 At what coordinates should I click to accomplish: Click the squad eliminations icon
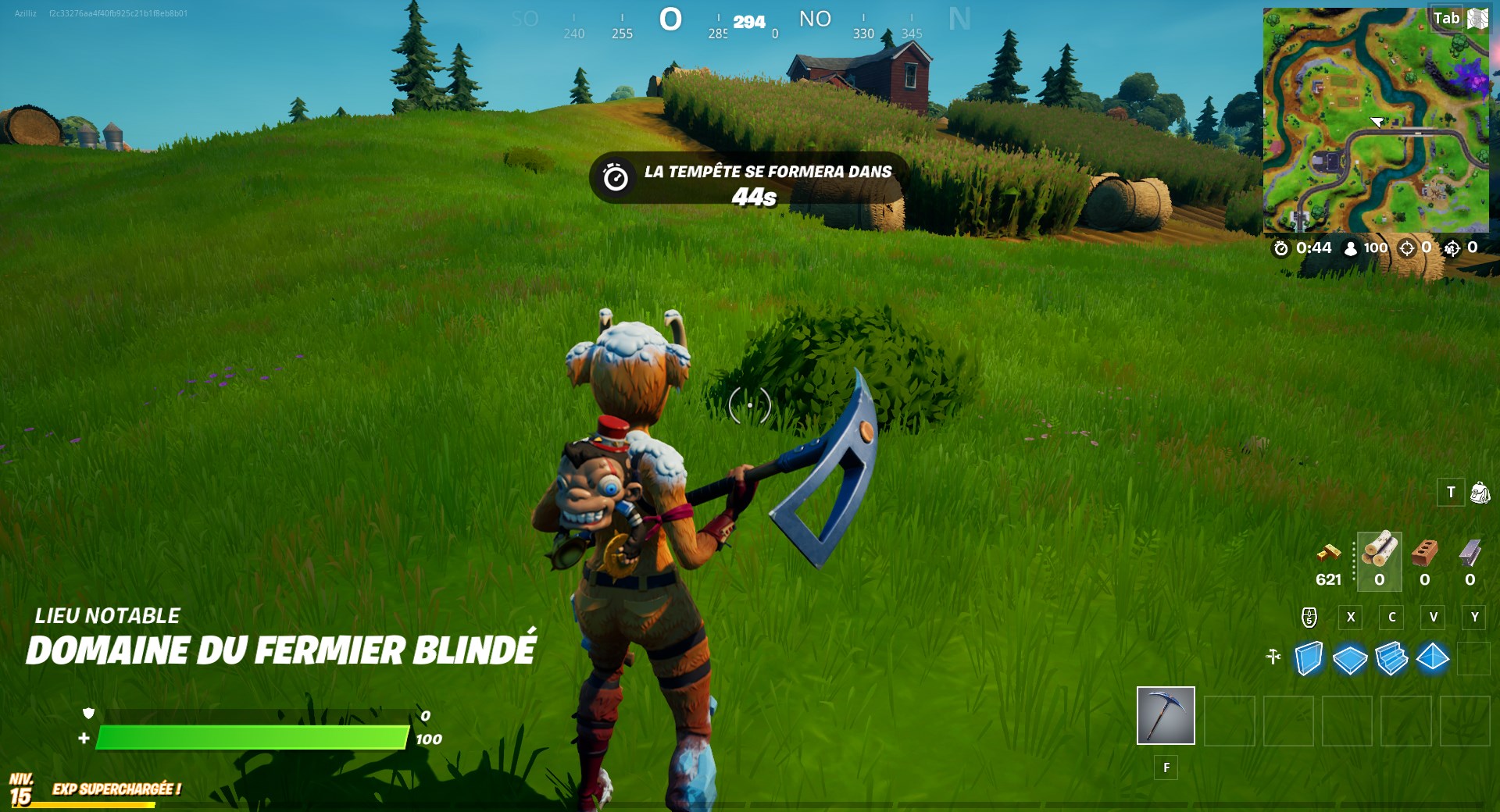[1452, 248]
